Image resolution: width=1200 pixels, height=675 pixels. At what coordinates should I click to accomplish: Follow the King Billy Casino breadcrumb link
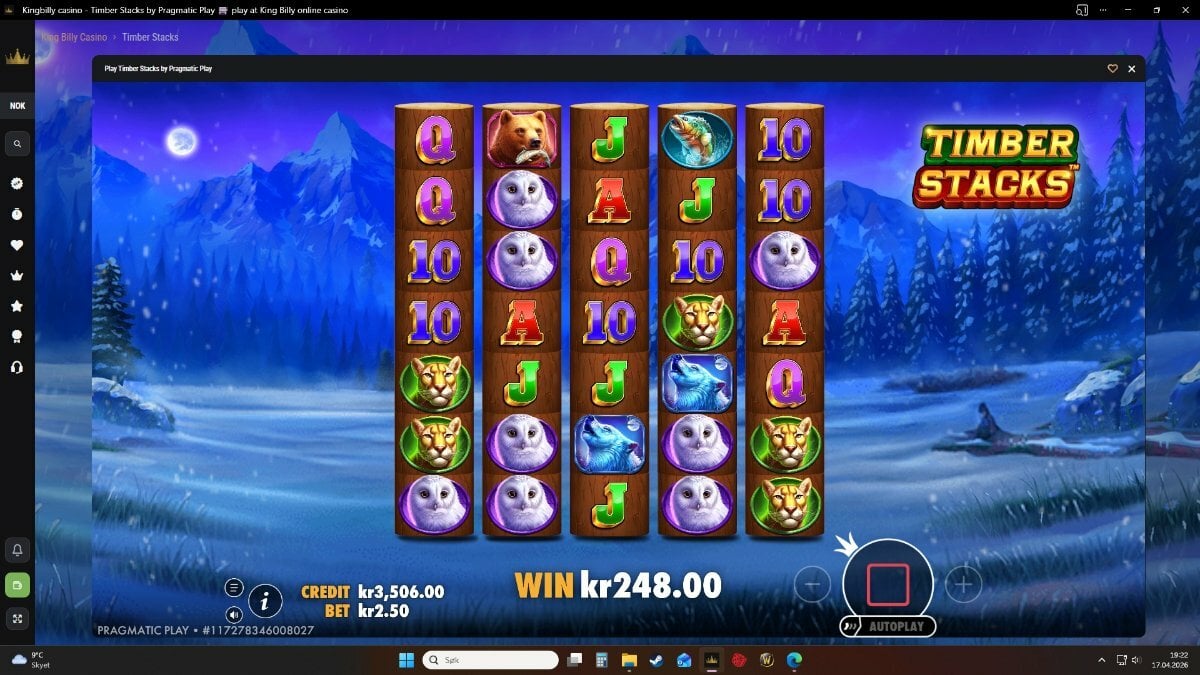pyautogui.click(x=74, y=37)
